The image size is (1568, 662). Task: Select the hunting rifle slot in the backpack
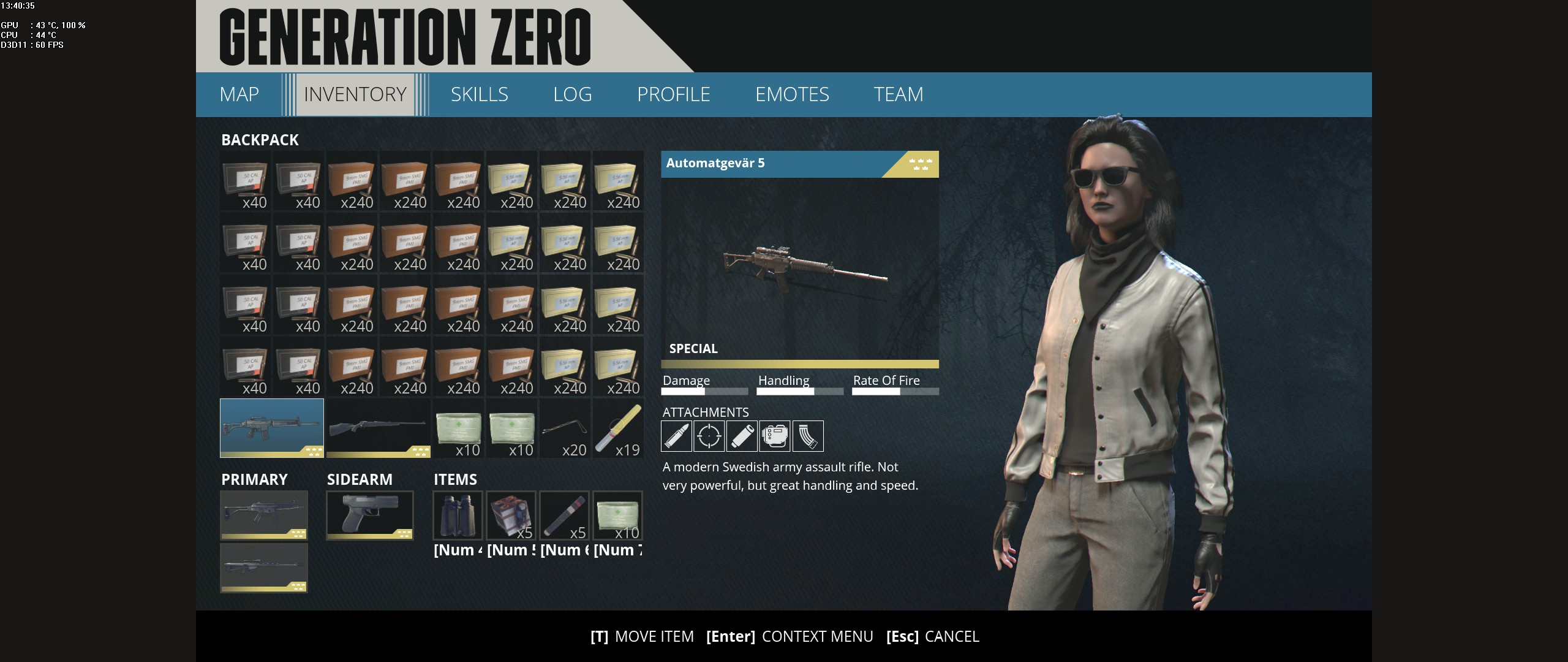[x=377, y=427]
